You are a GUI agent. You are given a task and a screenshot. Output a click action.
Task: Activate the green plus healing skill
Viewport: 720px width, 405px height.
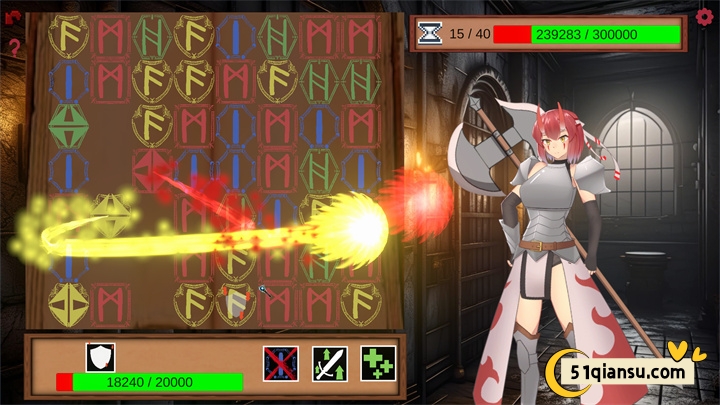(x=377, y=362)
